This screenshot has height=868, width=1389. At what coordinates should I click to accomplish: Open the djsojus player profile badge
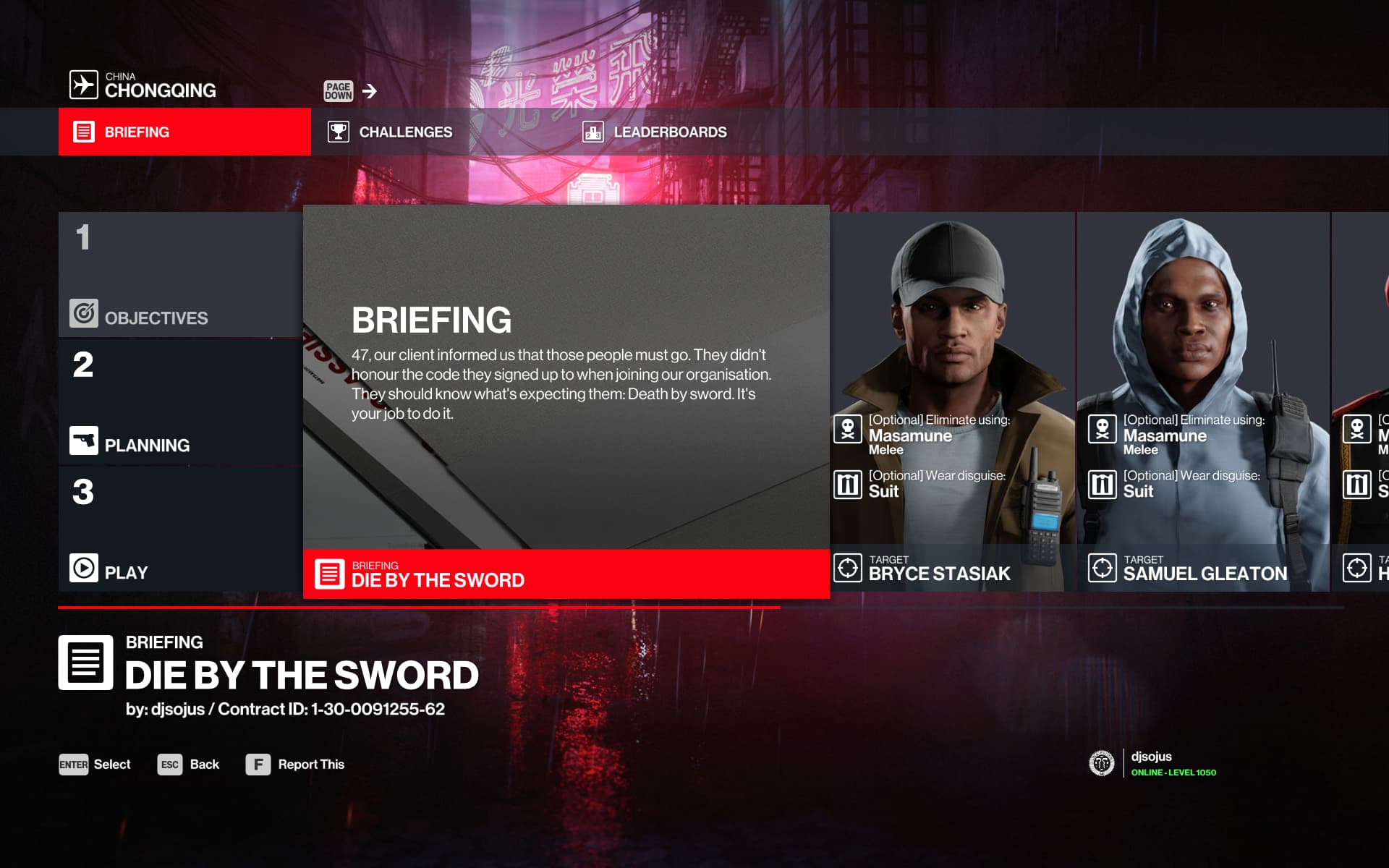click(1152, 763)
